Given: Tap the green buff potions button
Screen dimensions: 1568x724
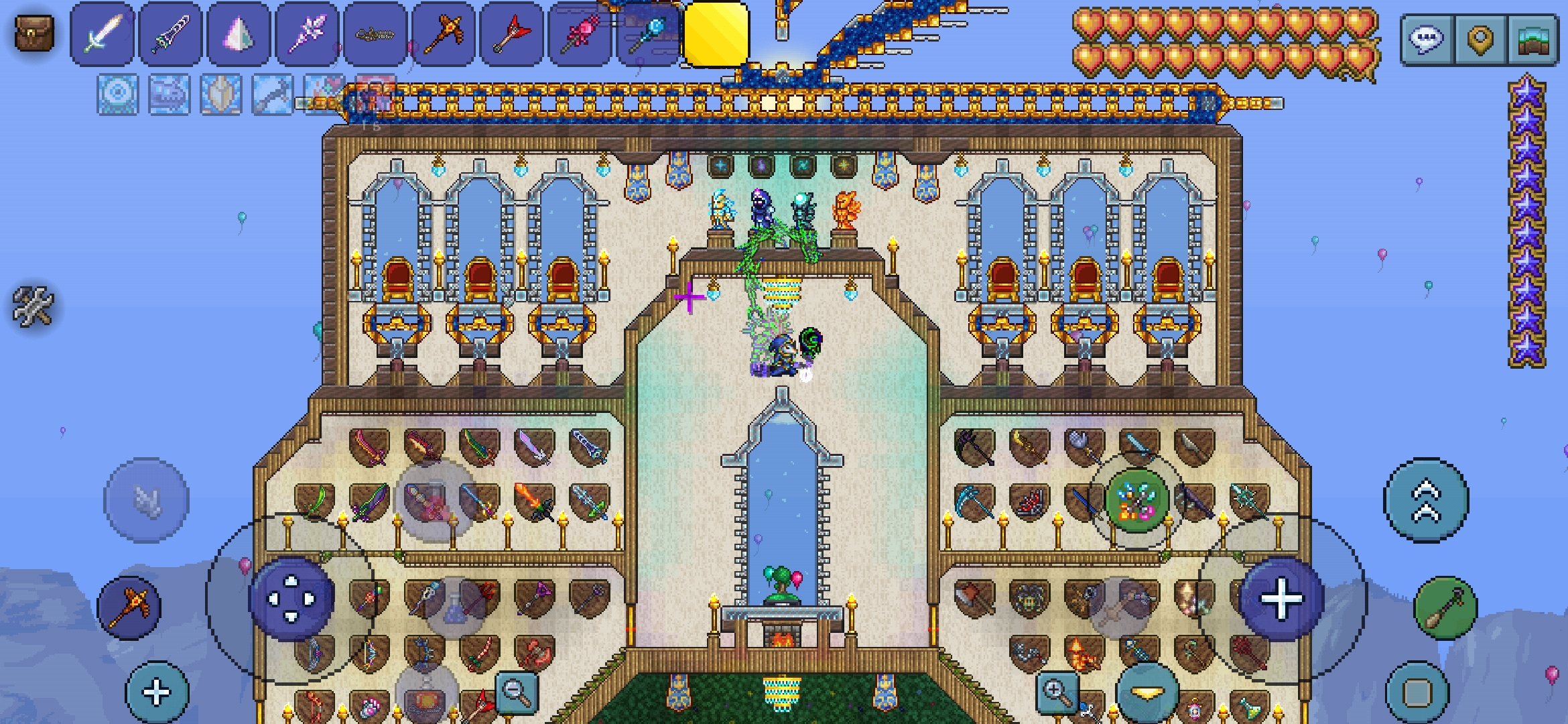Looking at the screenshot, I should click(x=1136, y=501).
